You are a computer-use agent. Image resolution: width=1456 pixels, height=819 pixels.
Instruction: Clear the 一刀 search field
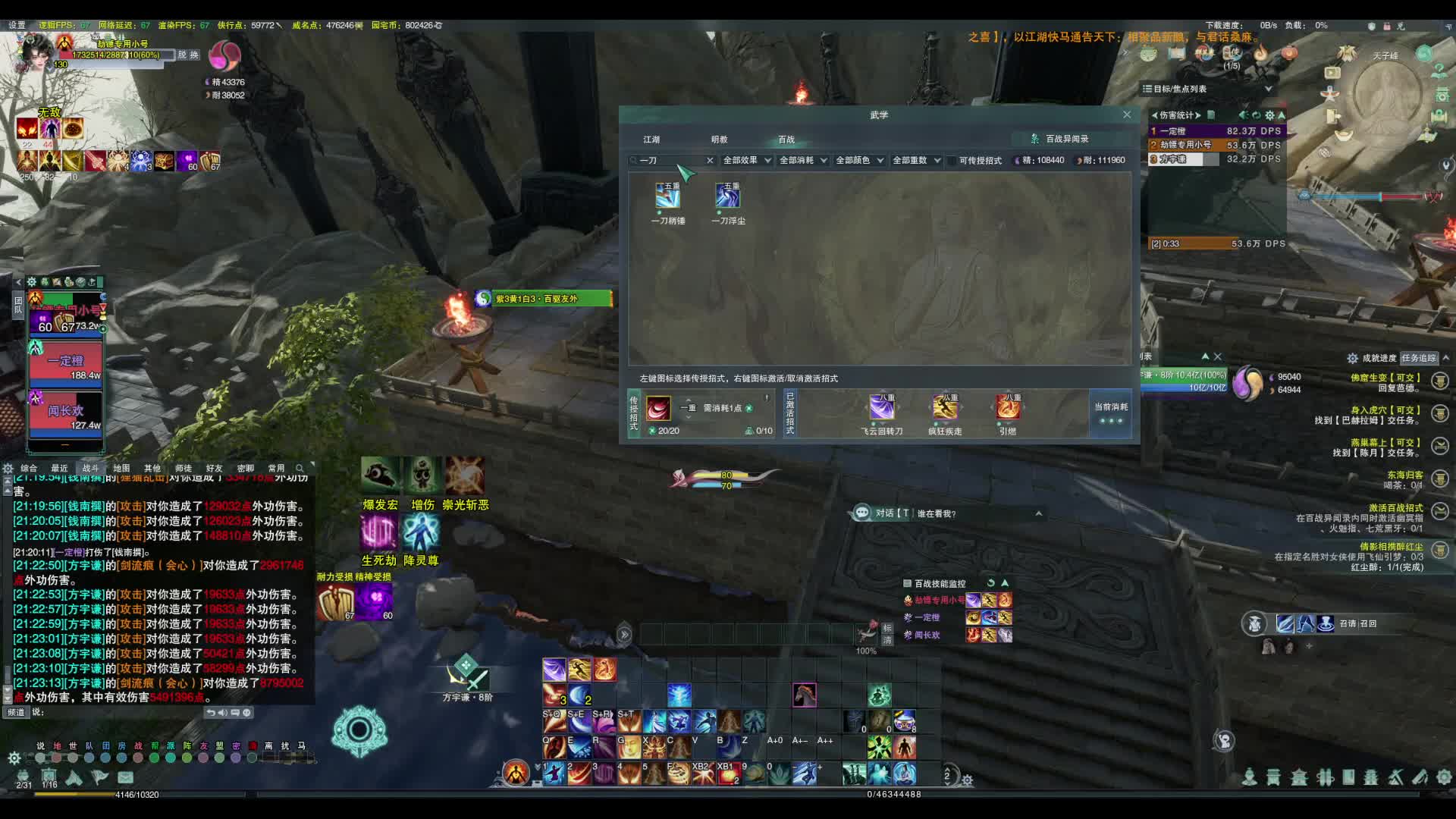point(710,161)
